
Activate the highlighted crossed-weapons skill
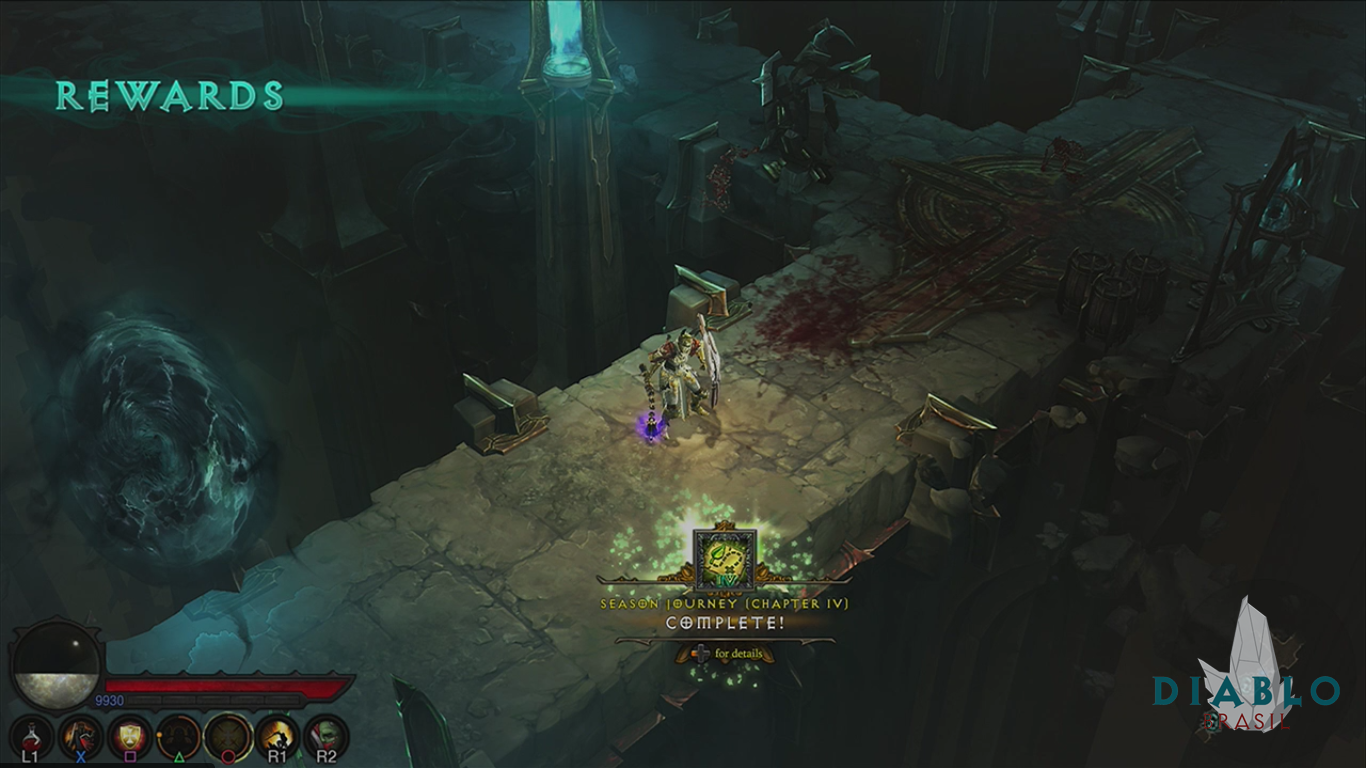click(228, 737)
